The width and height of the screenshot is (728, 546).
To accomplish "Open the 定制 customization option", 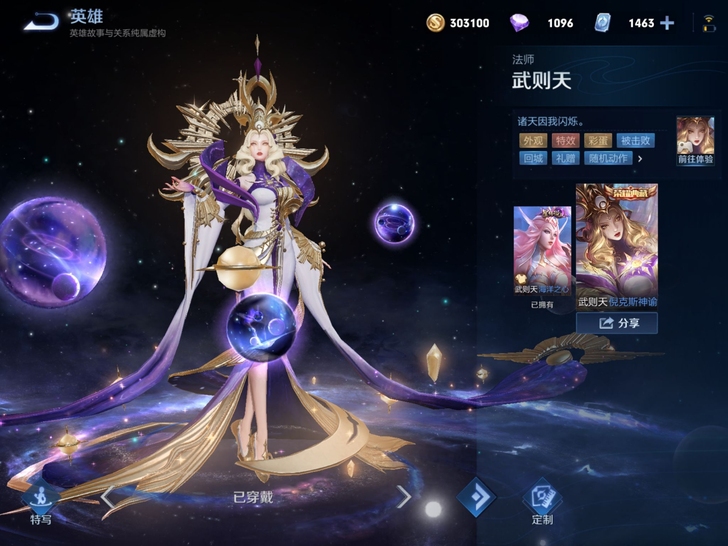I will click(x=543, y=503).
